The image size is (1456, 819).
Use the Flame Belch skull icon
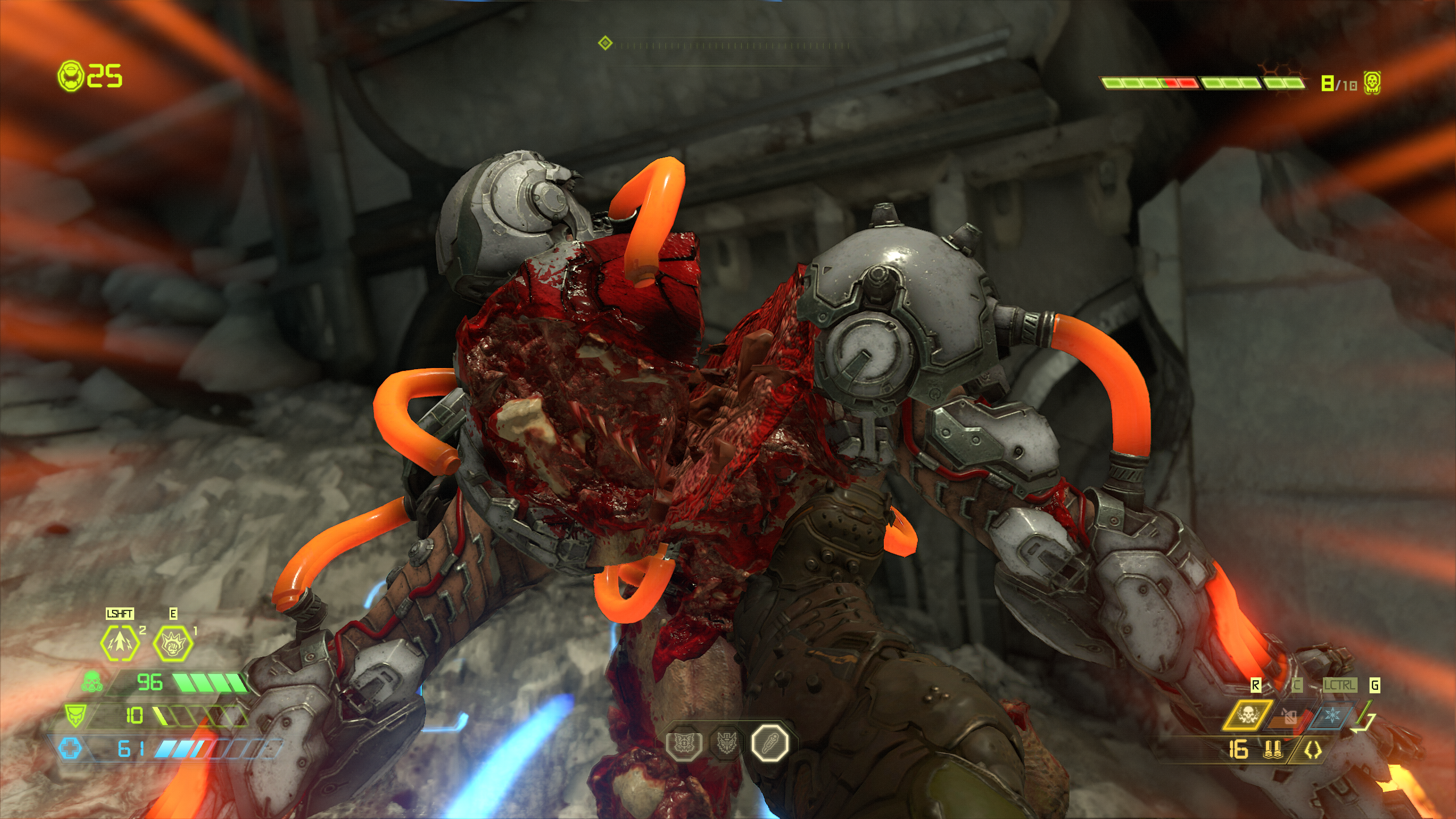[1248, 715]
